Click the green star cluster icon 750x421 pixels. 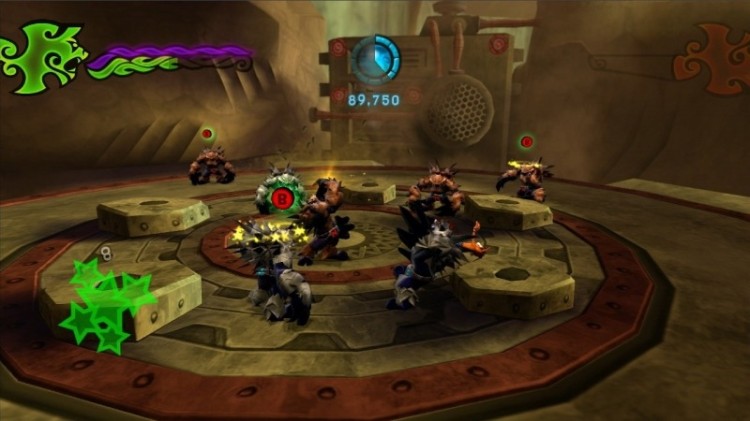tap(103, 303)
